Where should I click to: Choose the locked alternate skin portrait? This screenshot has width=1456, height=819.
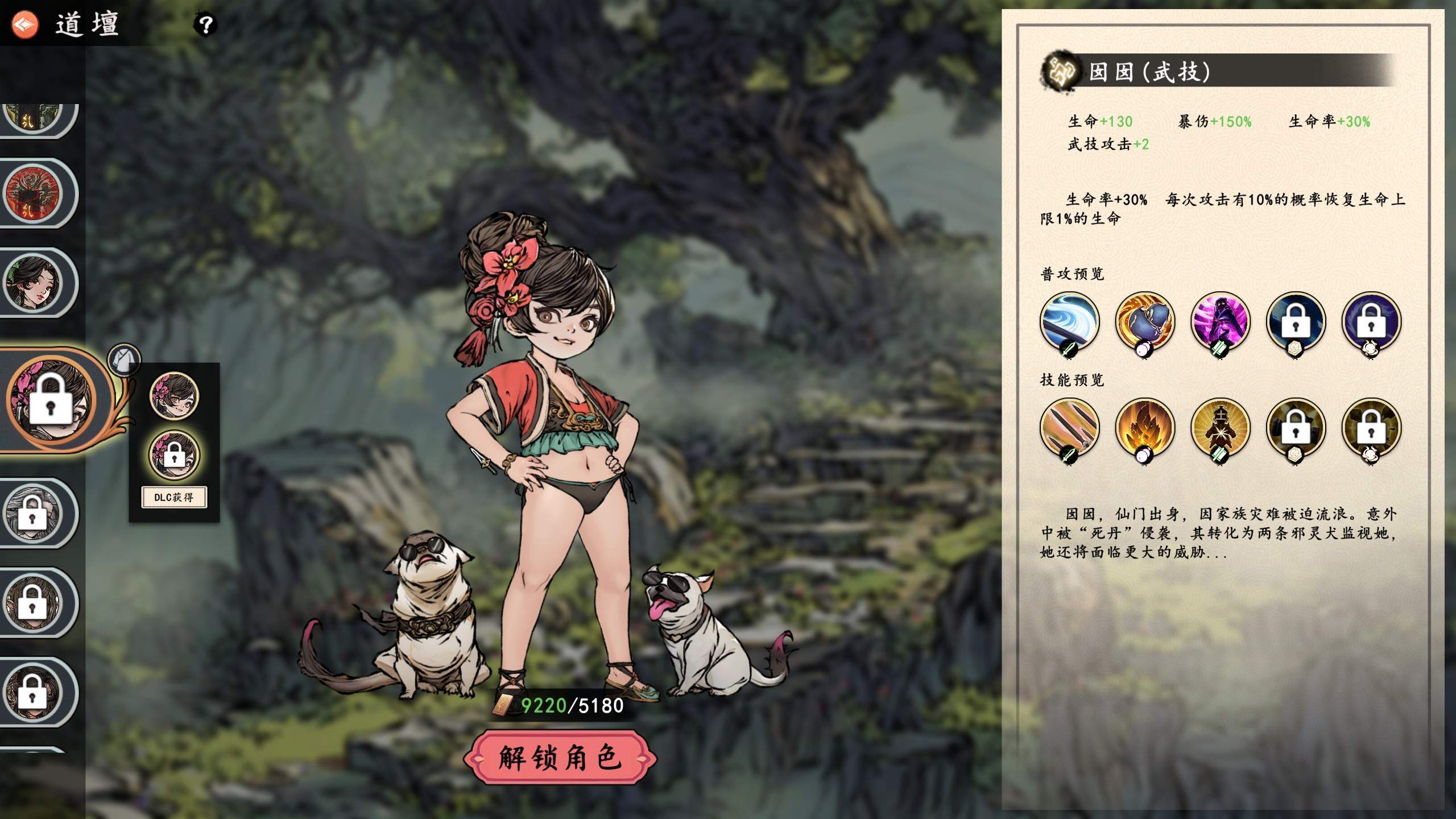(174, 455)
